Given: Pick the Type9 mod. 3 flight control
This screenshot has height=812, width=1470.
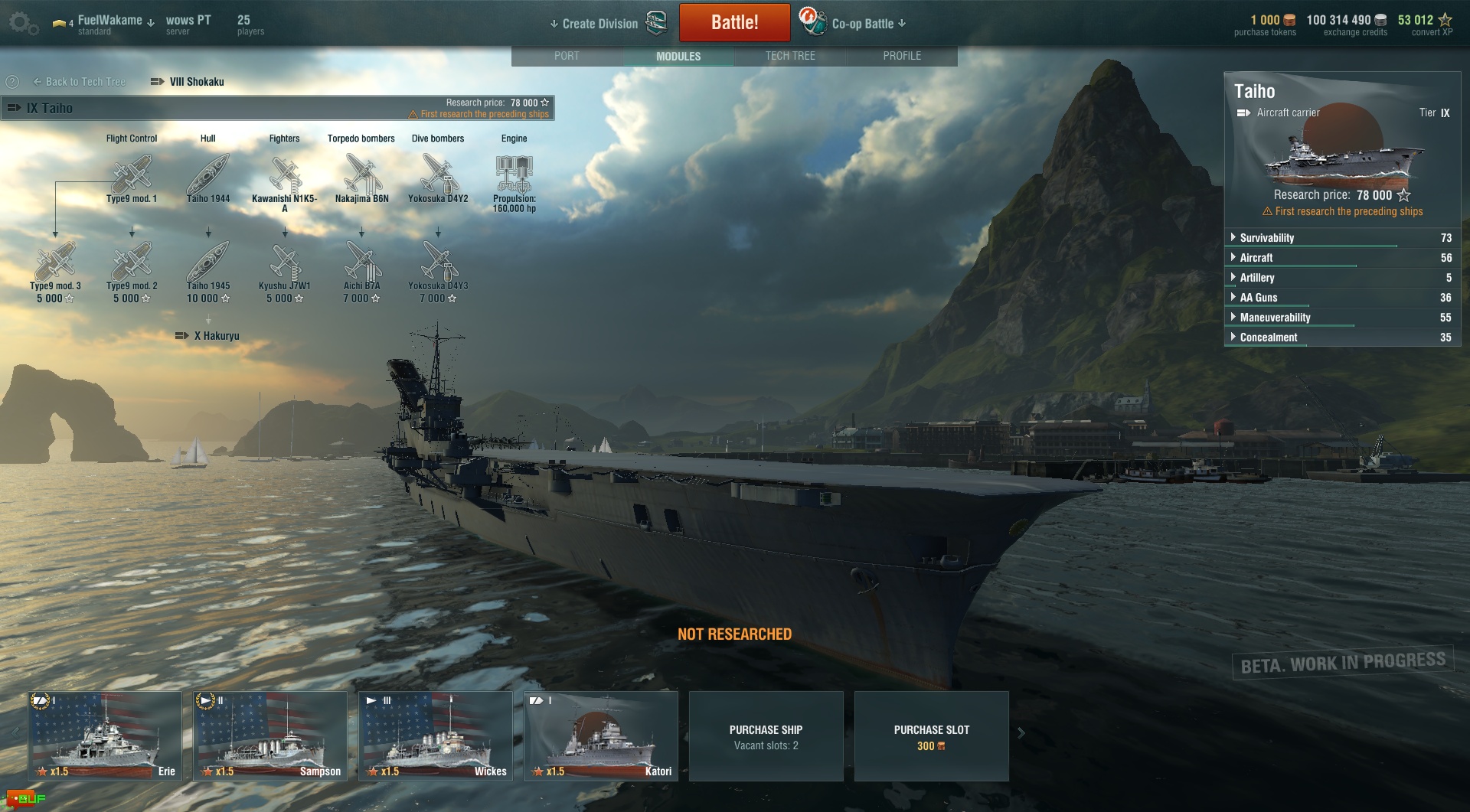Looking at the screenshot, I should 55,263.
